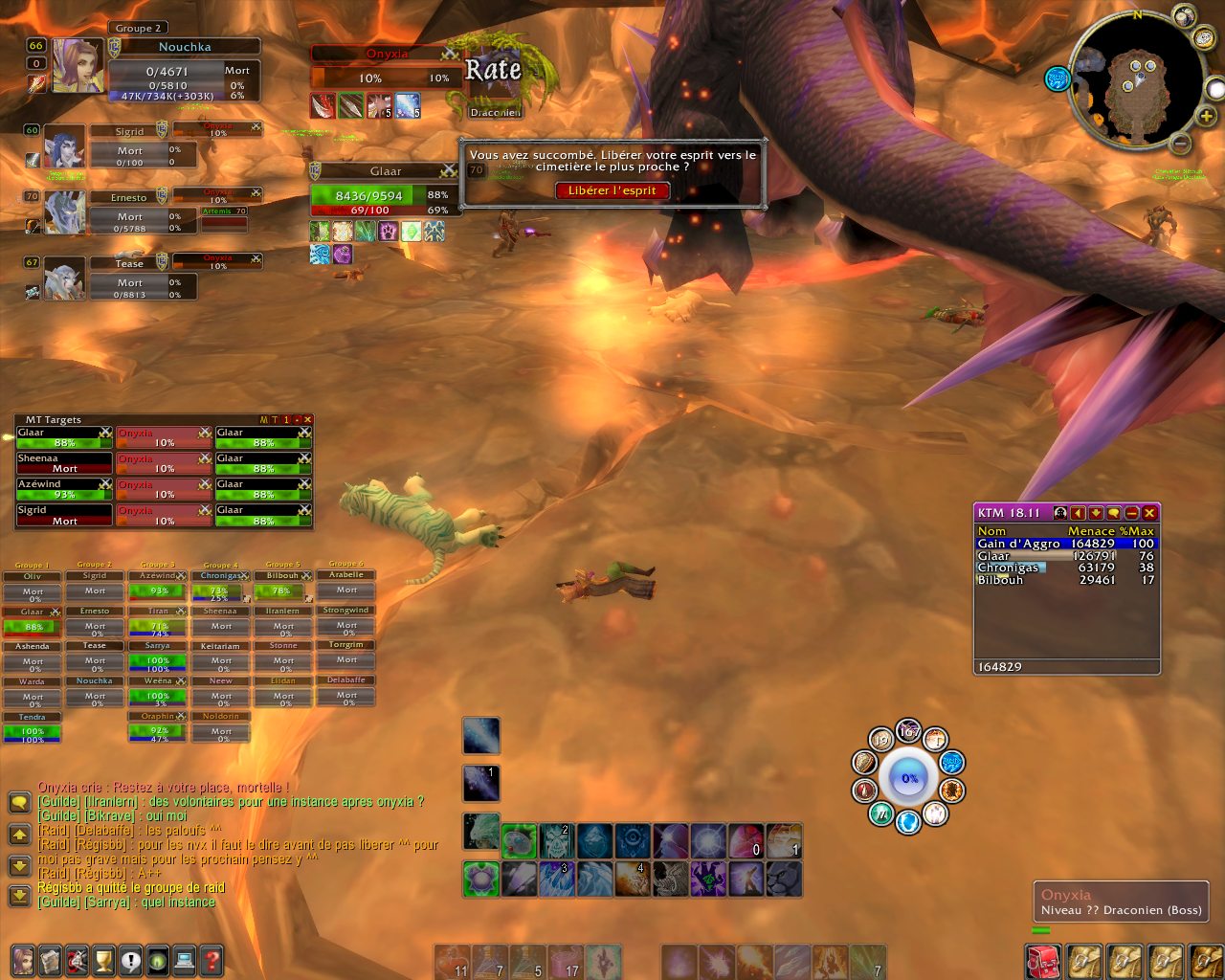Use the black panther ability icon
The width and height of the screenshot is (1225, 980).
783,879
